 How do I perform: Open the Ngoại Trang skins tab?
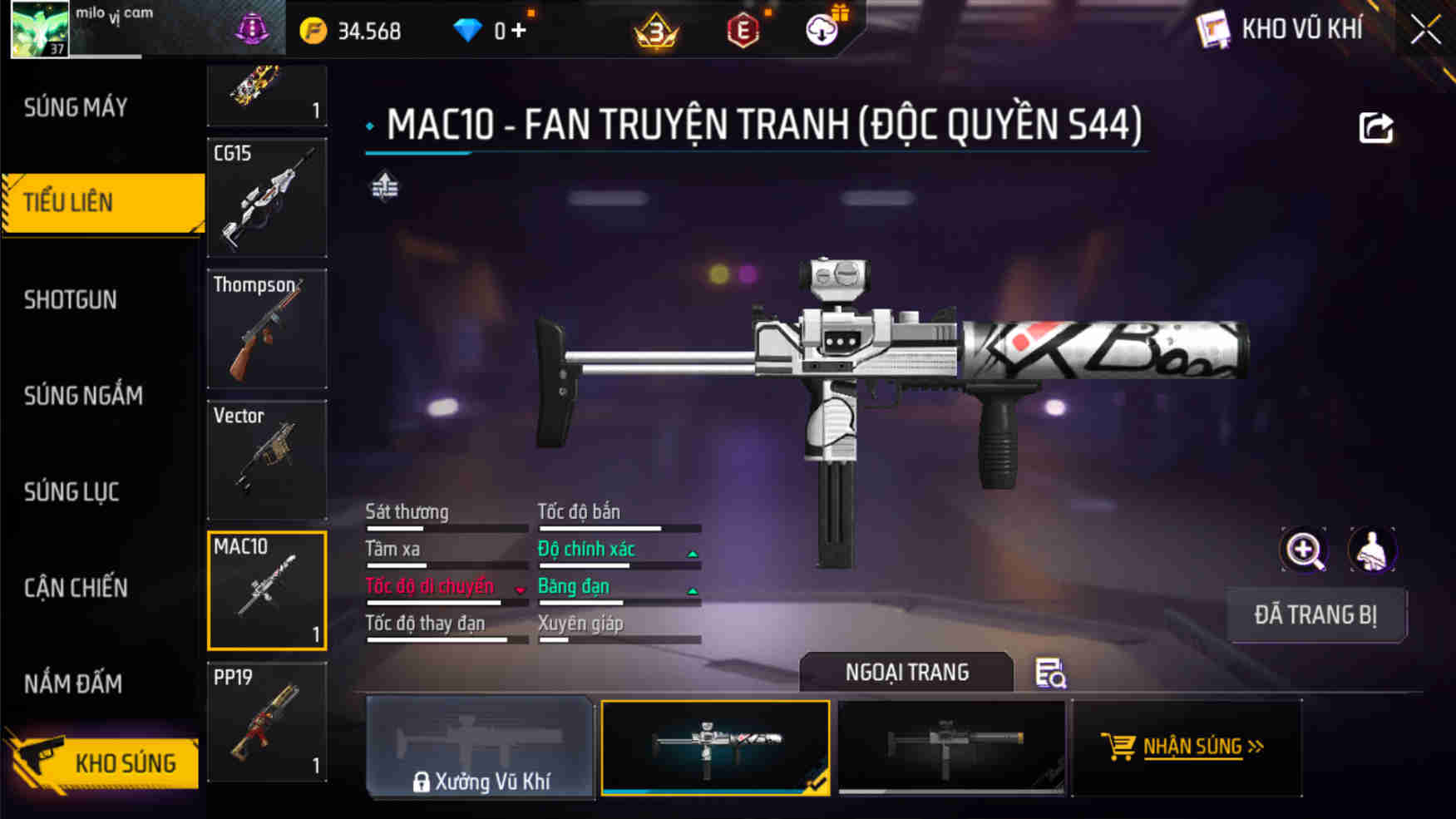click(906, 672)
